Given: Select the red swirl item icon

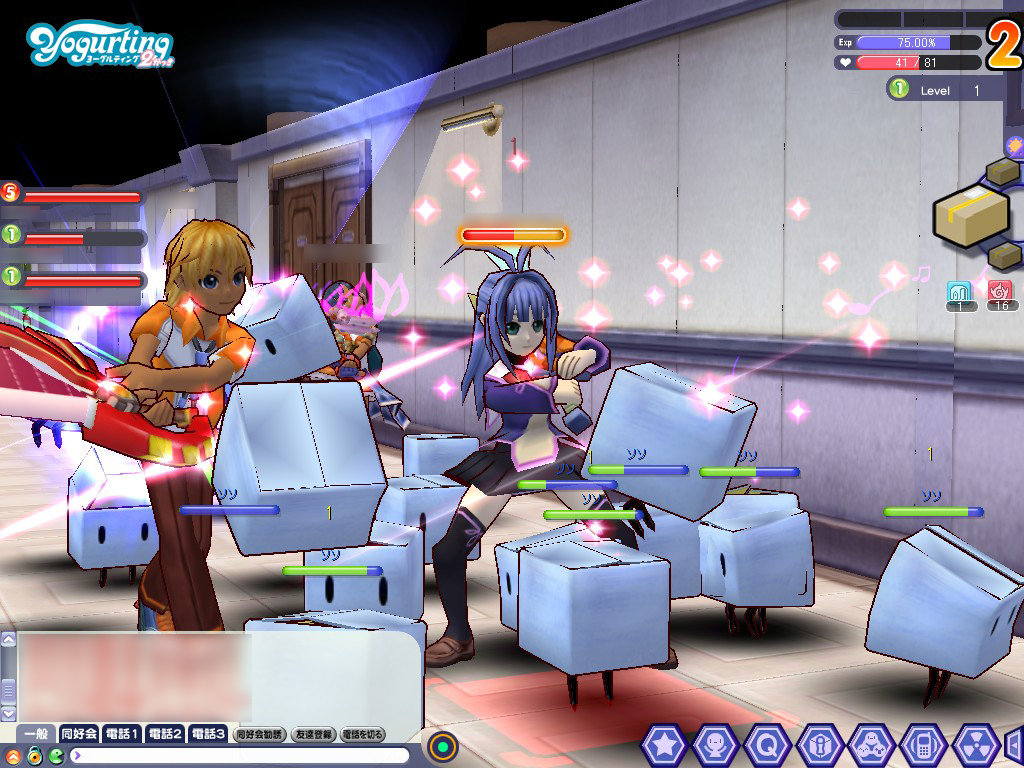Looking at the screenshot, I should point(1000,291).
